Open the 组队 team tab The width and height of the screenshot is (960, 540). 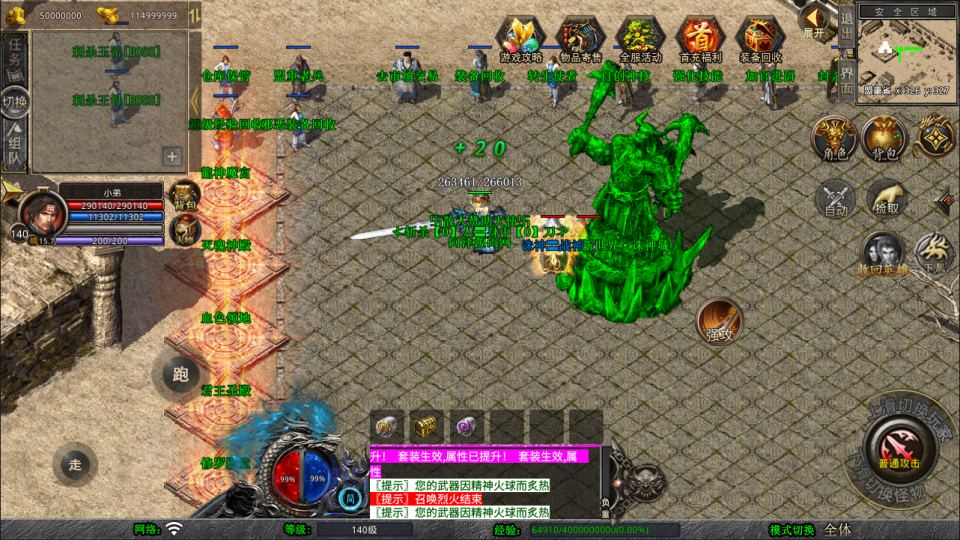point(14,143)
